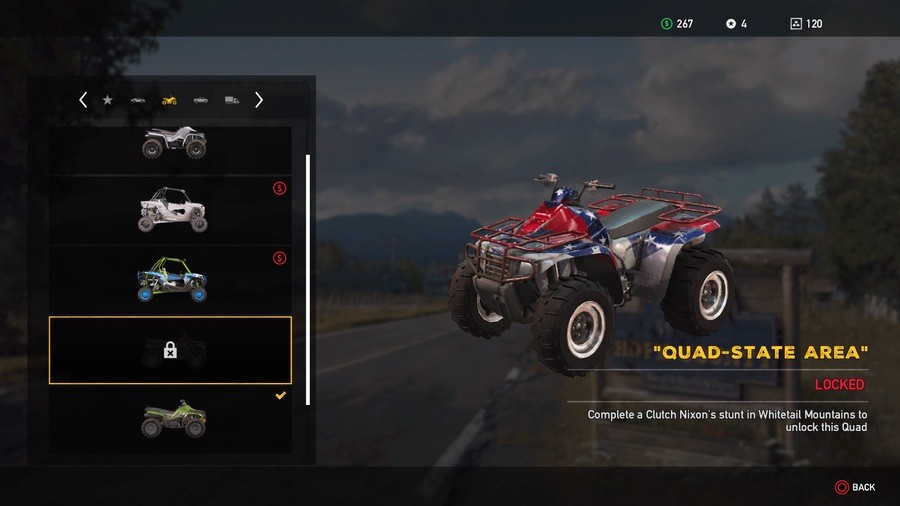This screenshot has width=900, height=506.
Task: Choose the blue and green buggy
Action: pos(171,280)
